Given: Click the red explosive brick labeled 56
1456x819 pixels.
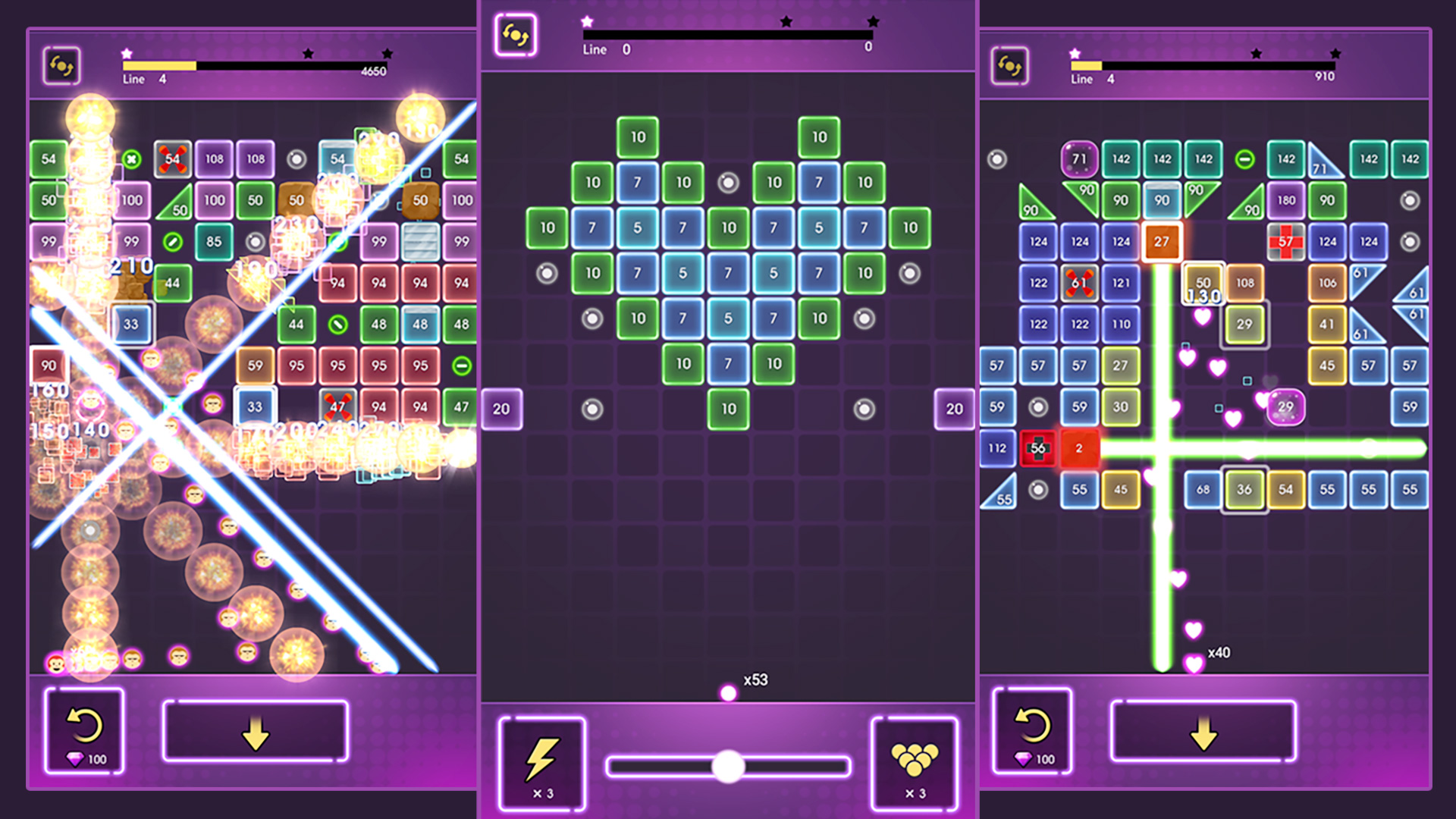Looking at the screenshot, I should 1039,447.
